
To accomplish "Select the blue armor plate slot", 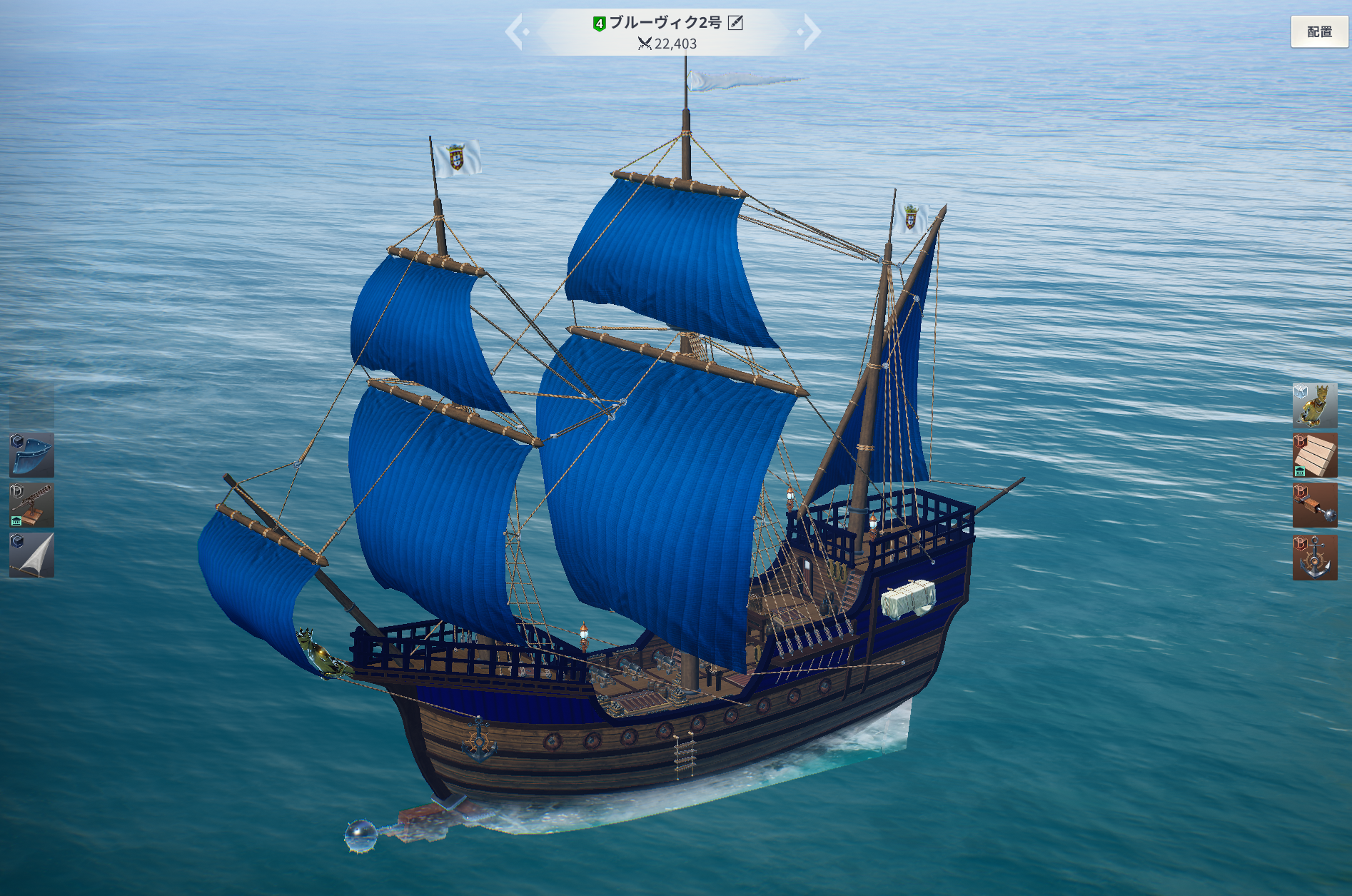I will [x=31, y=455].
